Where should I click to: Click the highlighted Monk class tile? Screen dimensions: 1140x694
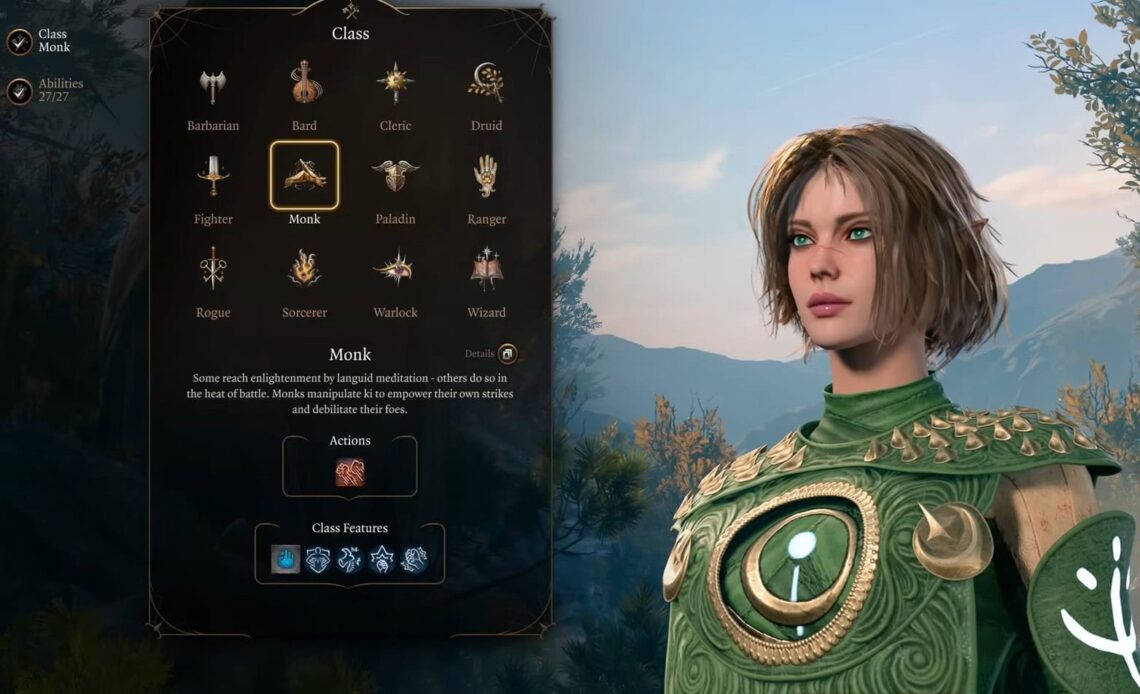click(x=304, y=176)
